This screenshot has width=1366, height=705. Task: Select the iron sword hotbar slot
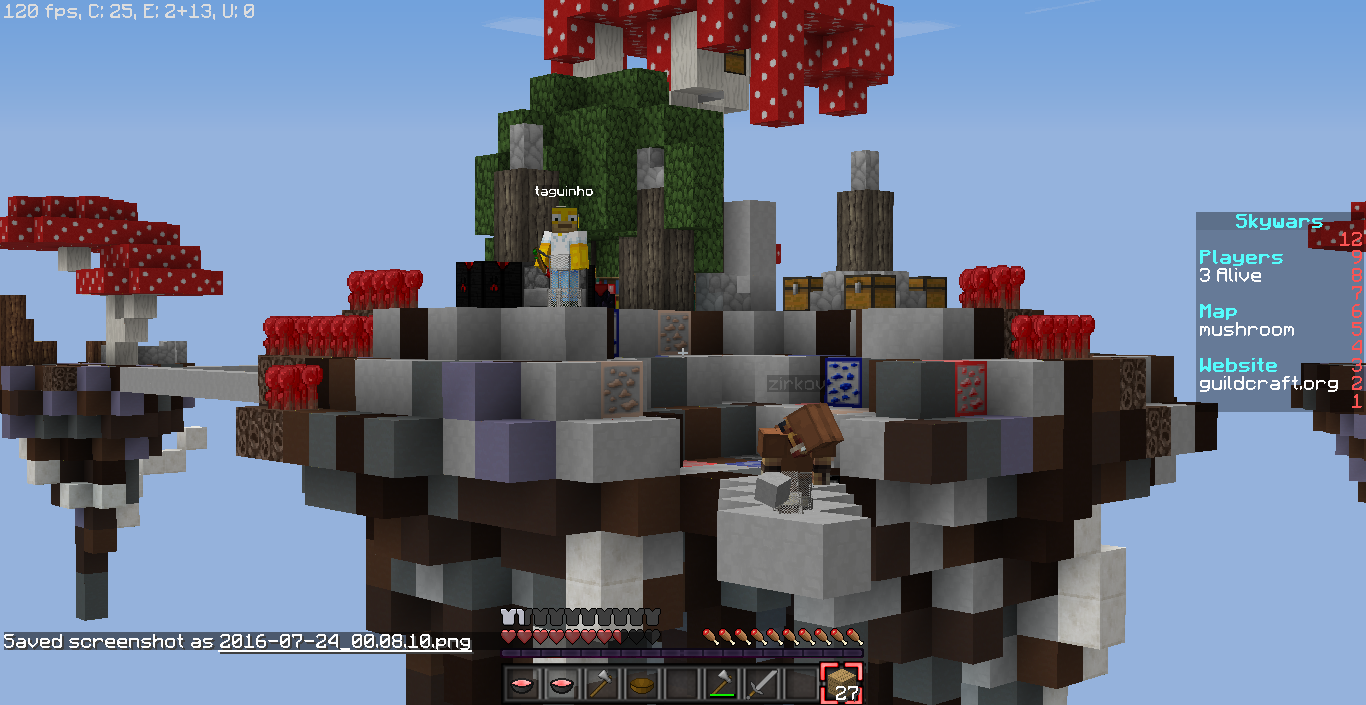761,684
